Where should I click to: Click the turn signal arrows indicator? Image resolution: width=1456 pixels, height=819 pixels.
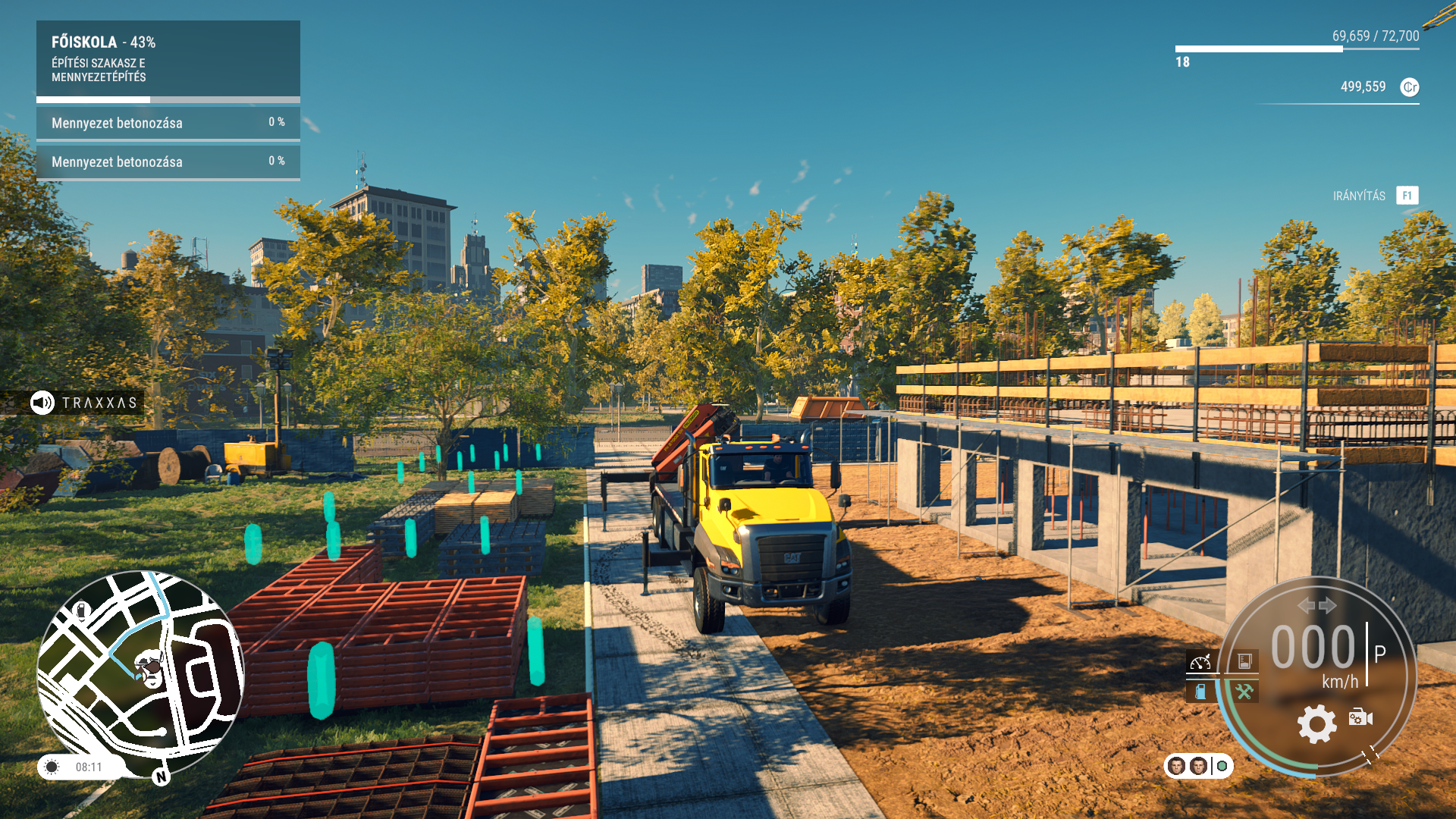1316,605
